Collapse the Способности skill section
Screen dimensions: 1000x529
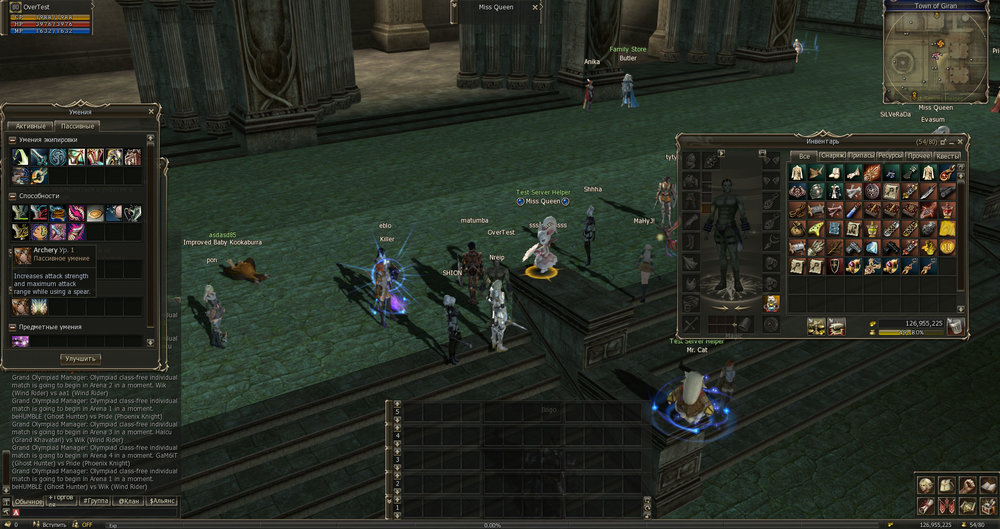click(14, 196)
